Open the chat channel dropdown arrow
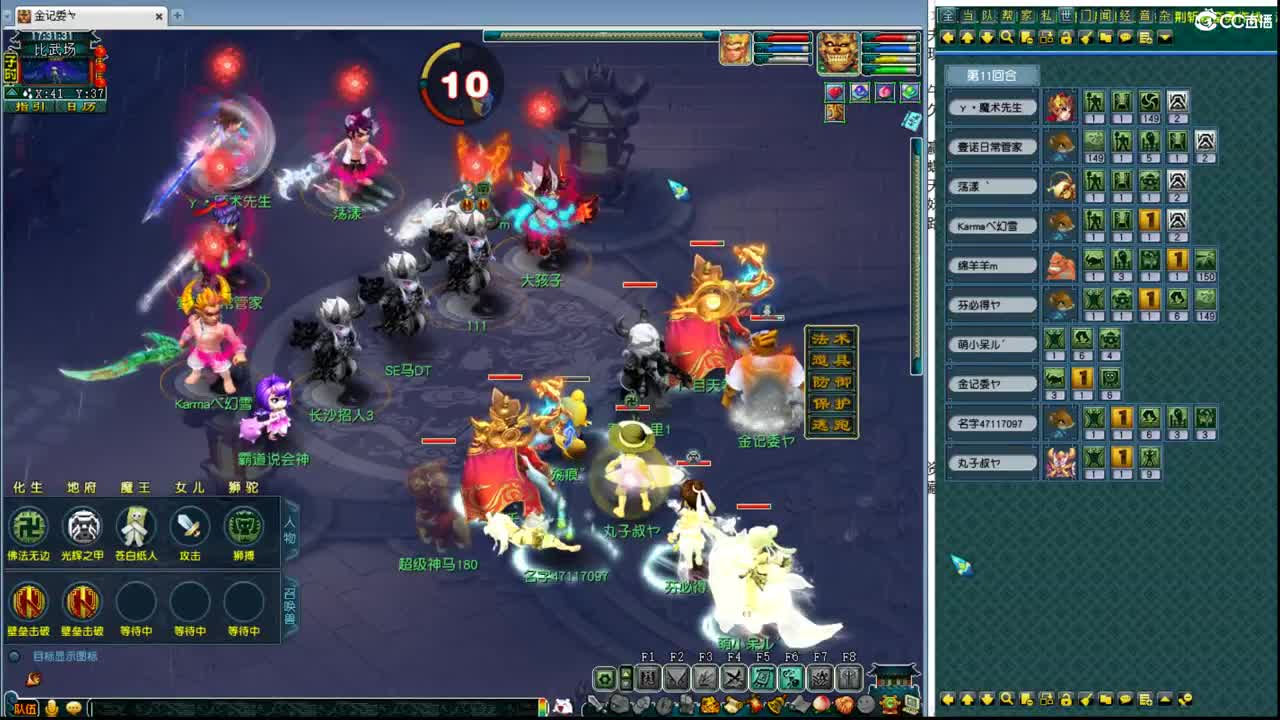This screenshot has width=1280, height=720. click(1163, 37)
